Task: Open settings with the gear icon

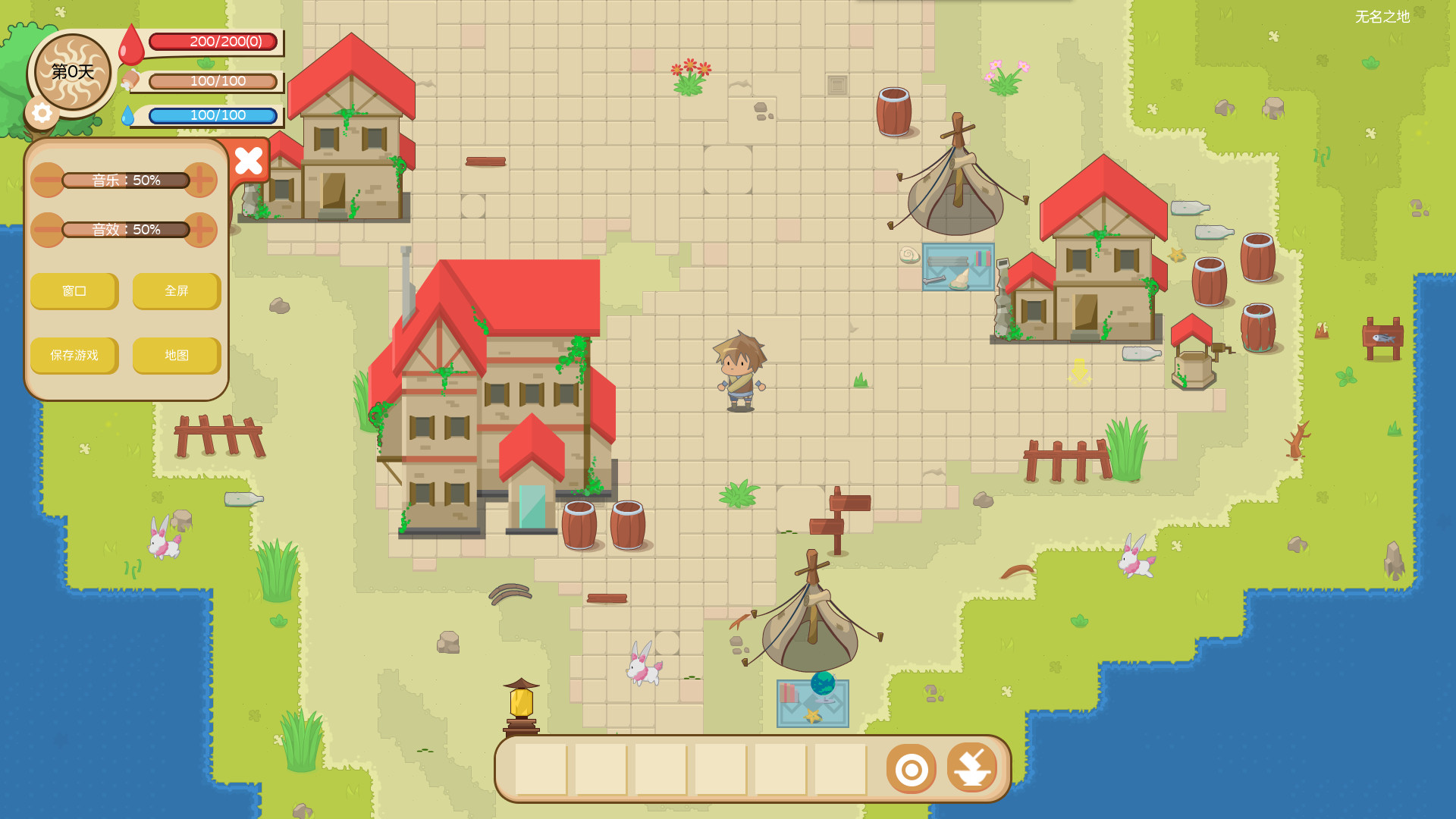Action: (43, 114)
